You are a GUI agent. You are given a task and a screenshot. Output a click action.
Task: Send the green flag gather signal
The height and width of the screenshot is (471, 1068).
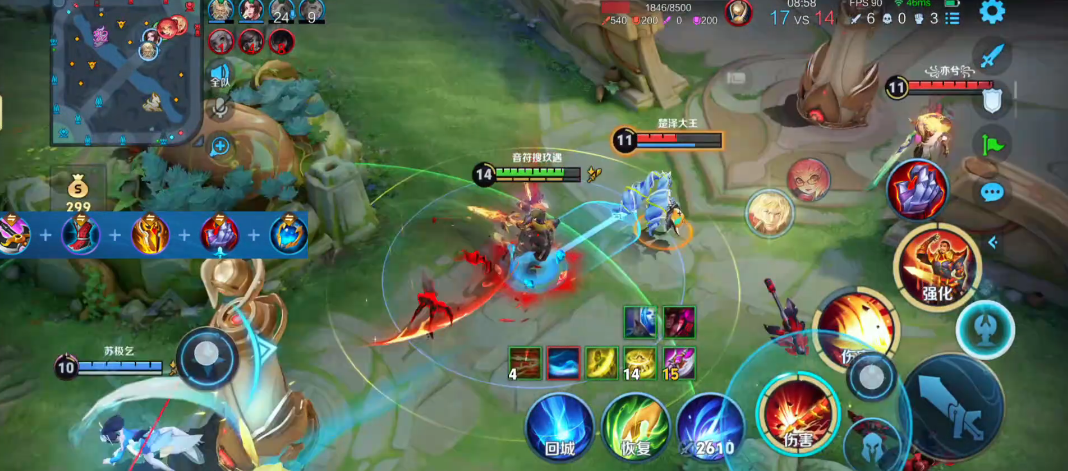[x=992, y=145]
